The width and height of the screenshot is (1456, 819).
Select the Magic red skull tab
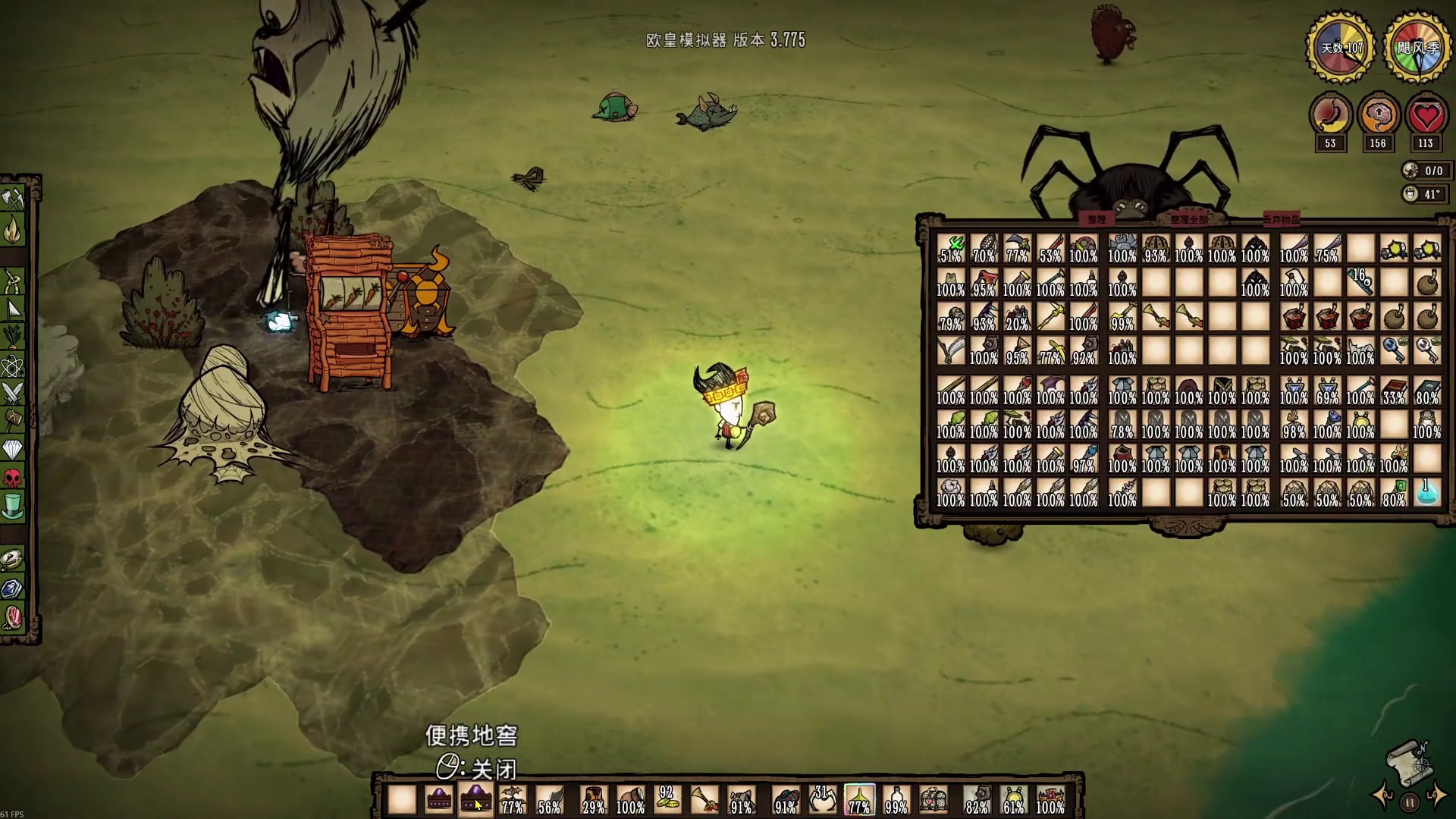13,478
